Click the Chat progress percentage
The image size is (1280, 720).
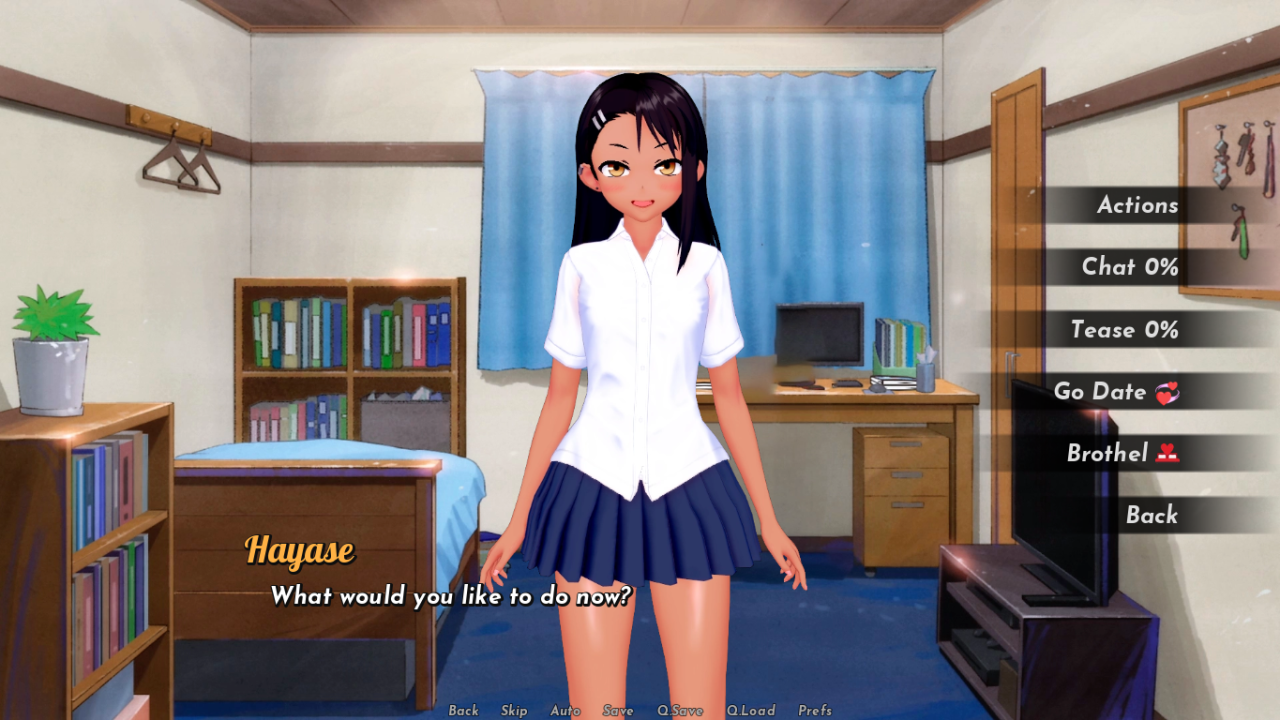point(1163,267)
